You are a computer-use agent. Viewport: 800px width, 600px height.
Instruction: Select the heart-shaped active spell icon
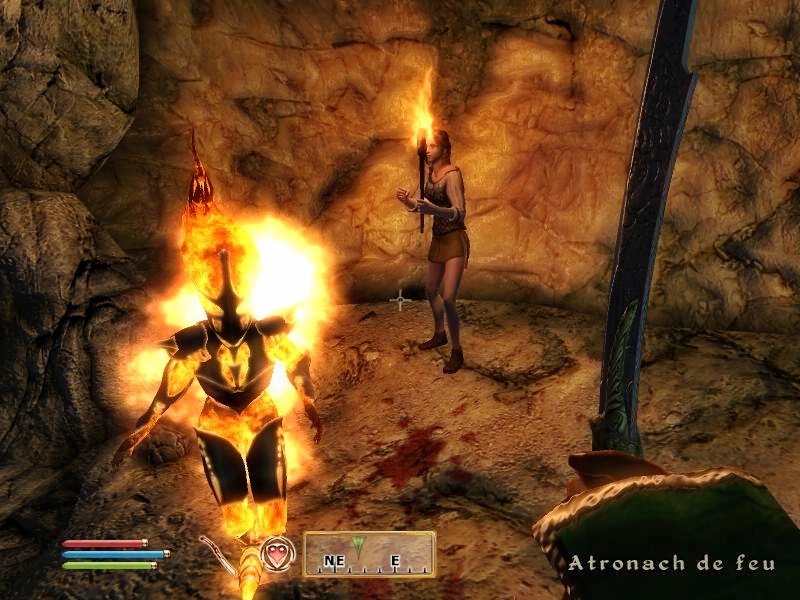click(276, 553)
